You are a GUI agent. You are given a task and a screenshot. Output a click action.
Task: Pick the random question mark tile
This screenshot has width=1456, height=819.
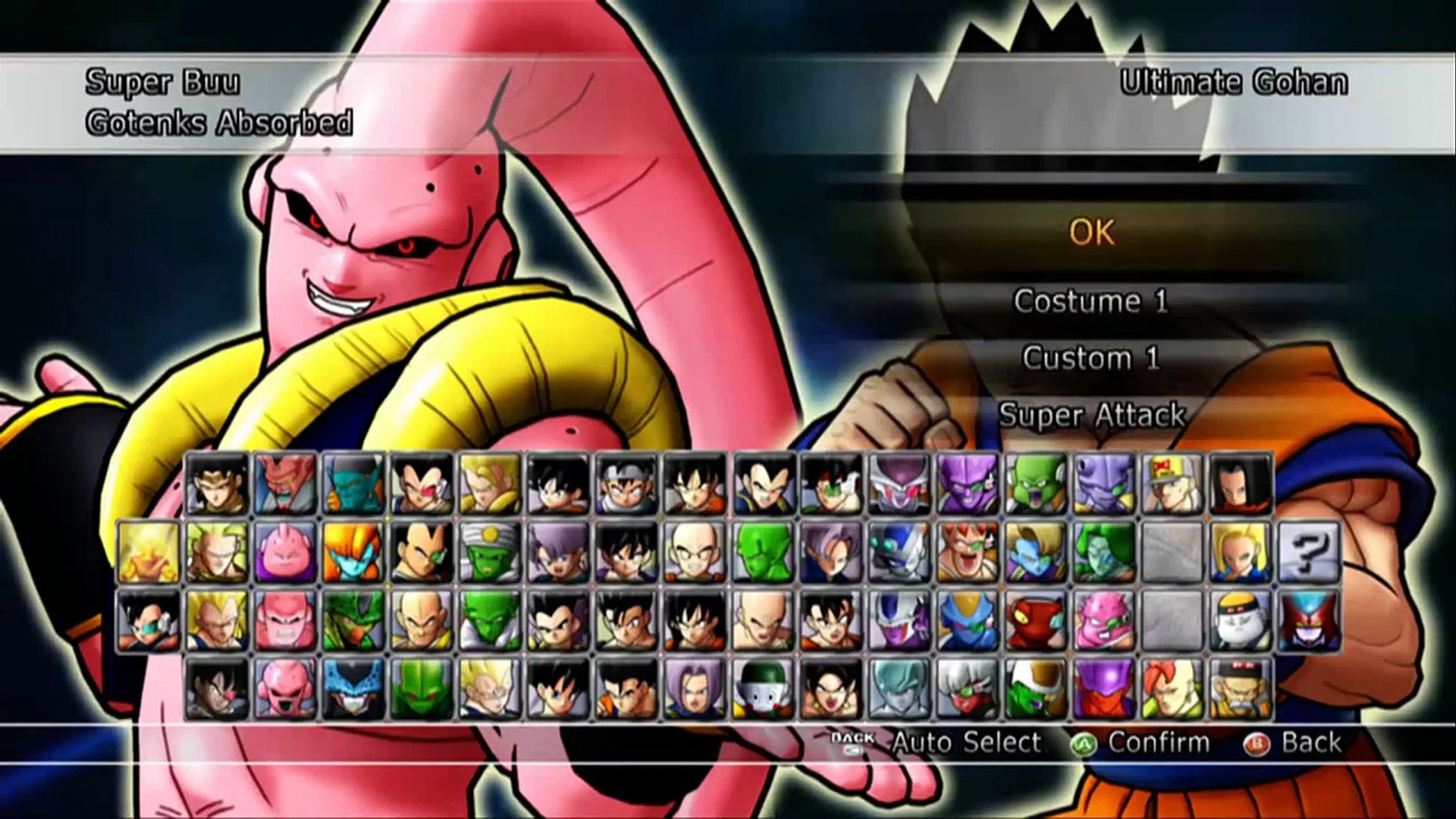(1309, 551)
